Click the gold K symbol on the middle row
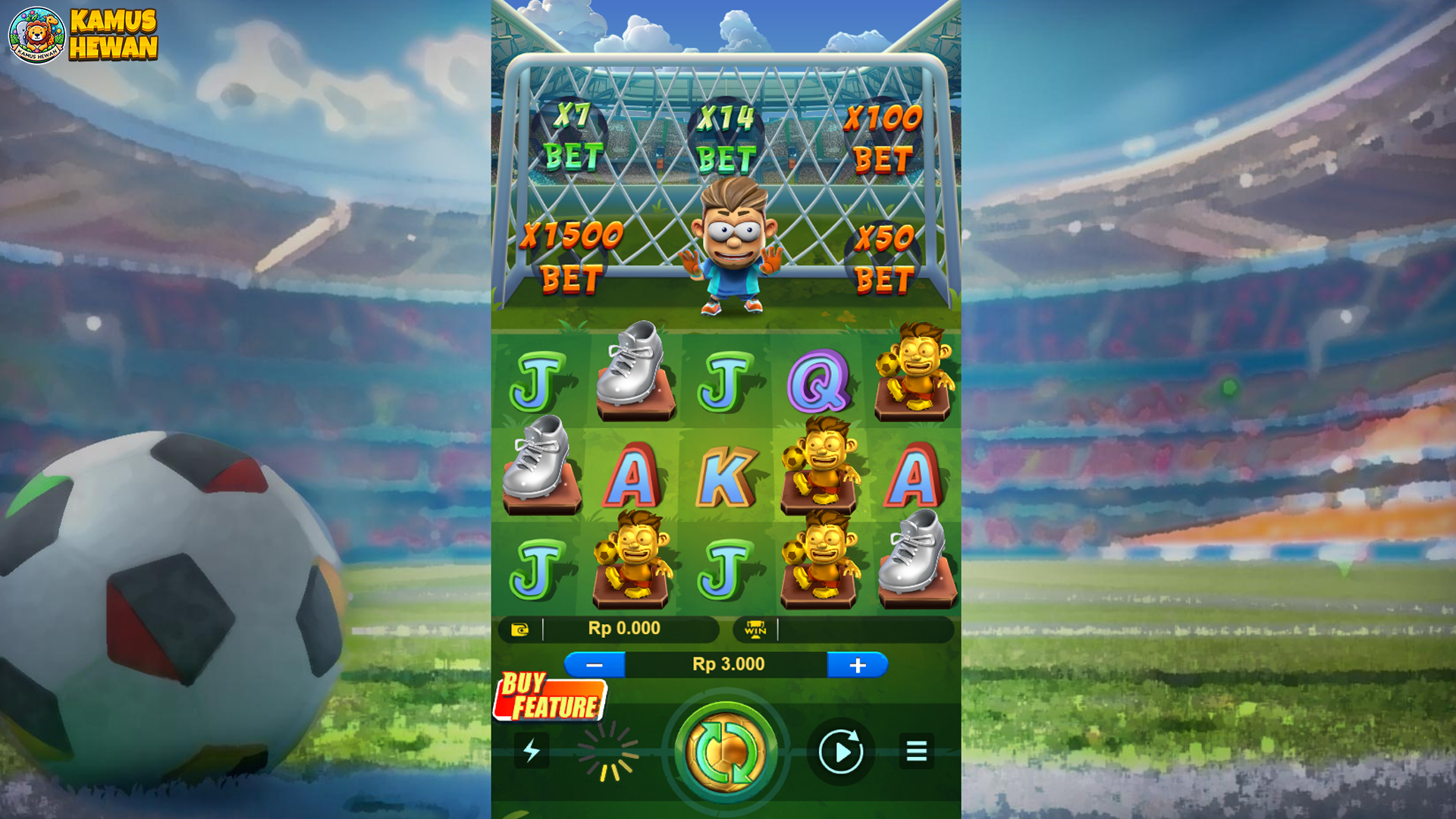 tap(726, 478)
